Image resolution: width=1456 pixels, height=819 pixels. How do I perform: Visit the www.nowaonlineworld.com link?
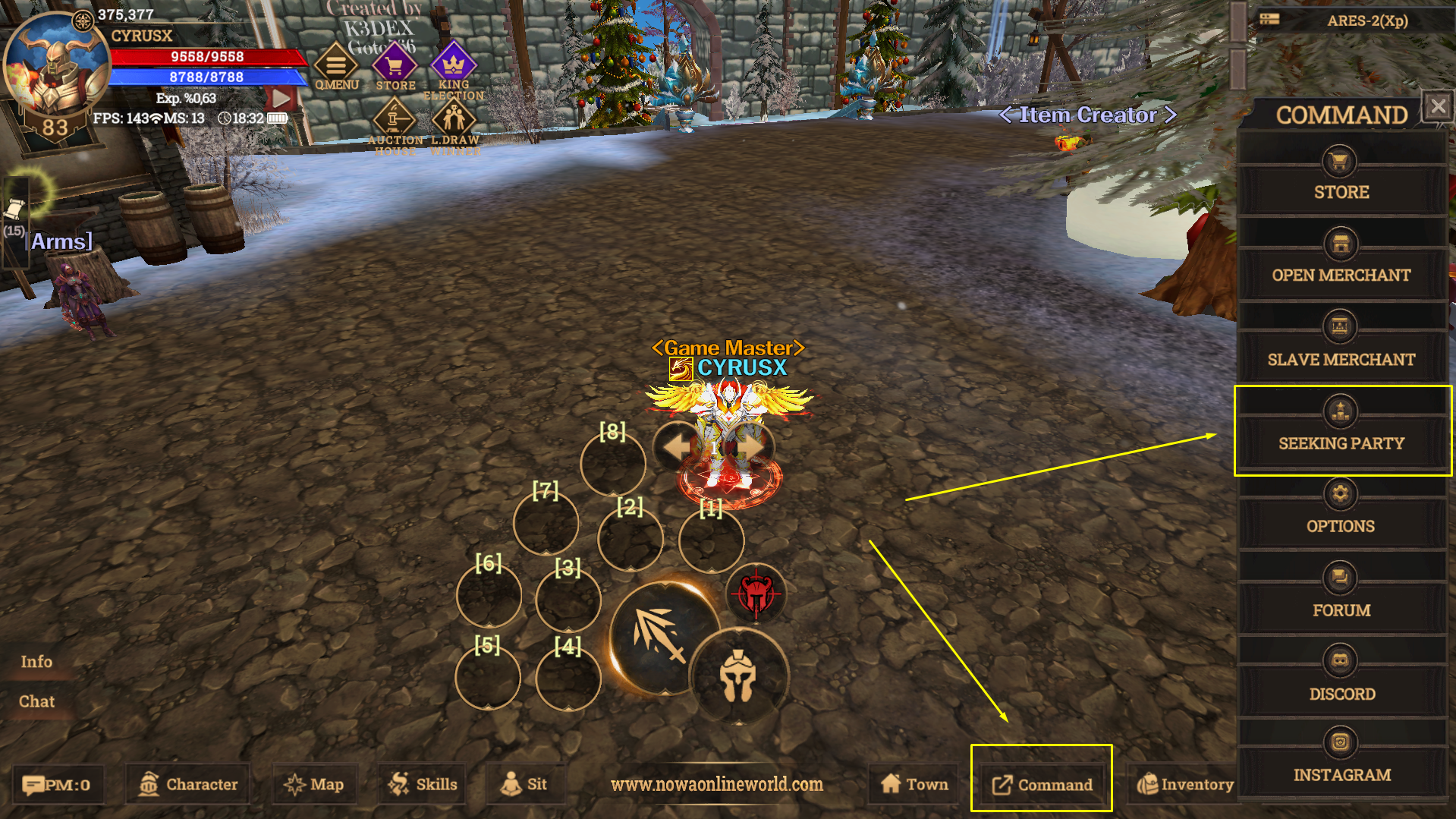pyautogui.click(x=717, y=785)
